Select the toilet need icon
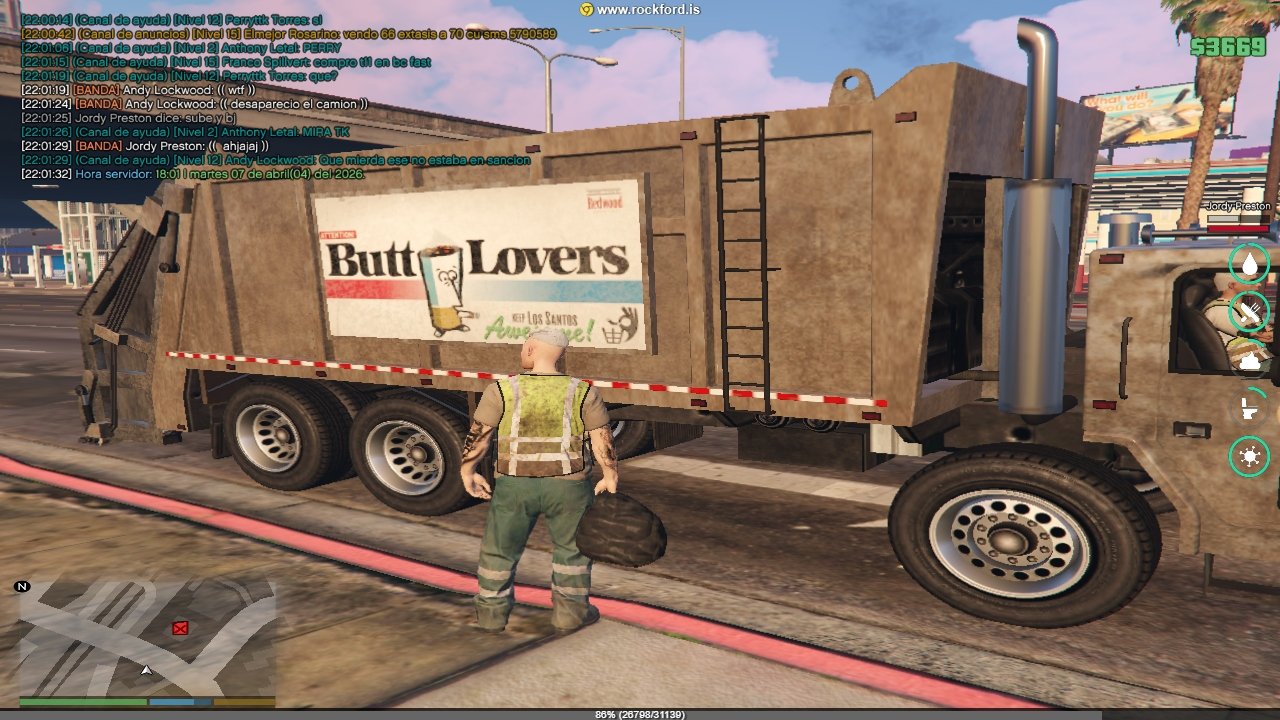The image size is (1280, 720). point(1249,408)
